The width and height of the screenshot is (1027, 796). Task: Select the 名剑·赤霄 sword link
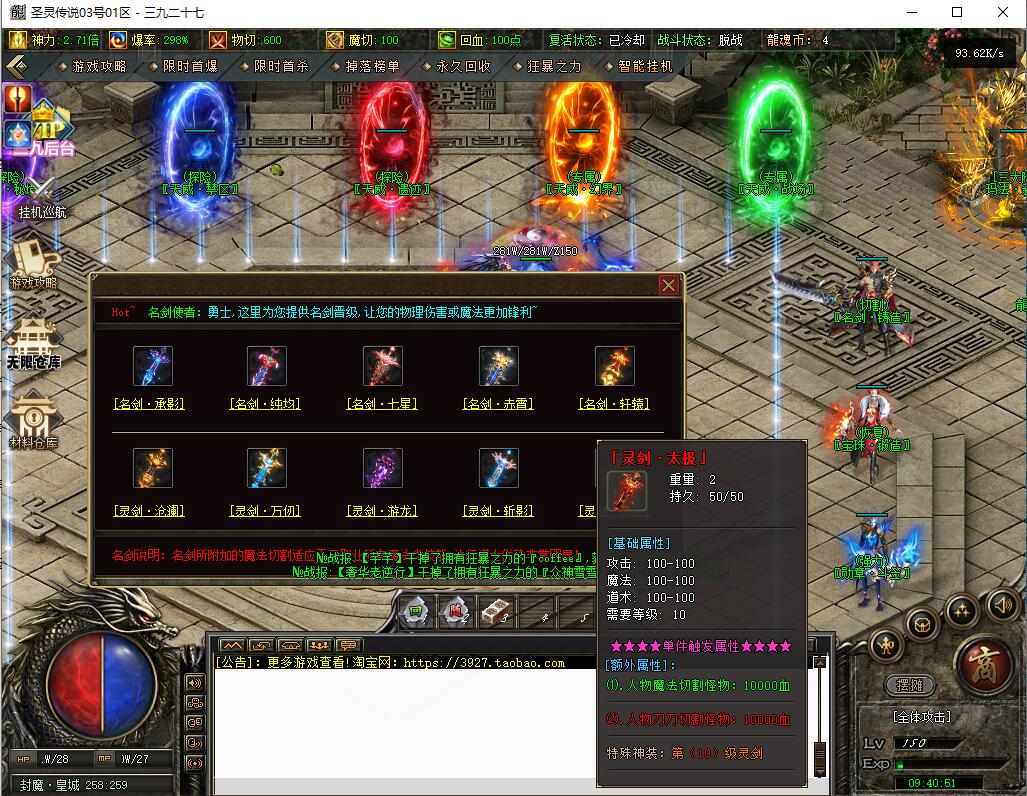pyautogui.click(x=498, y=404)
